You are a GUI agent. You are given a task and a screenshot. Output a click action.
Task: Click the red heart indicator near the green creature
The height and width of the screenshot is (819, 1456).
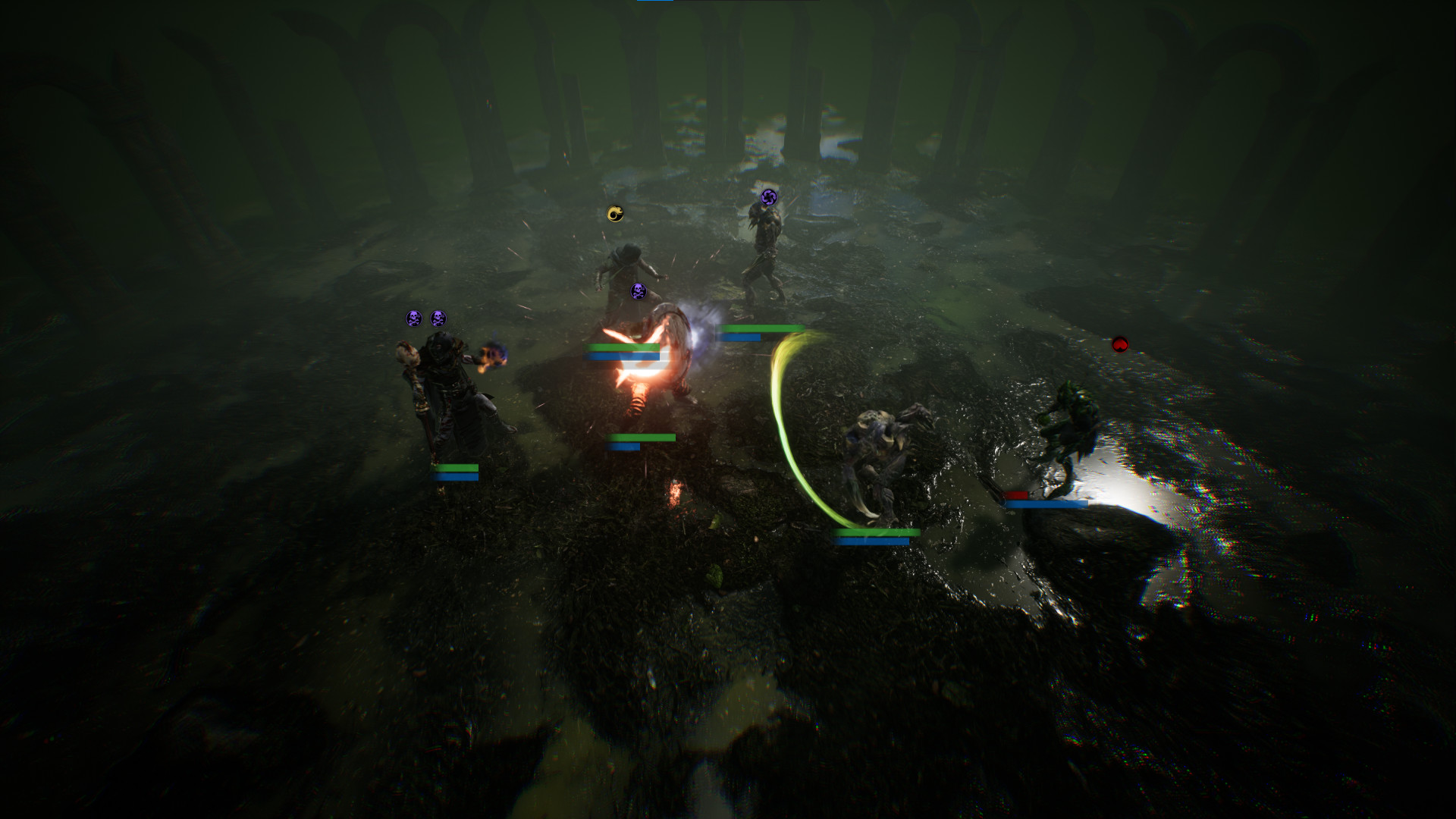[x=1120, y=344]
